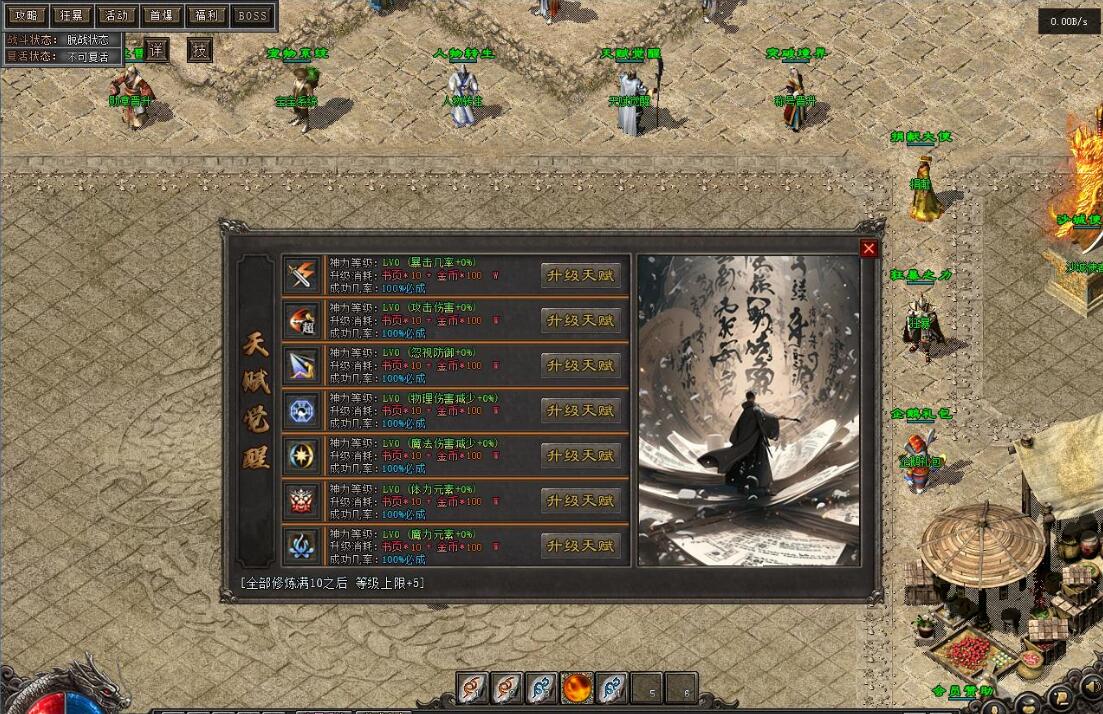
Task: Upgrade the 忽视防御 ignore defense talent
Action: 580,366
